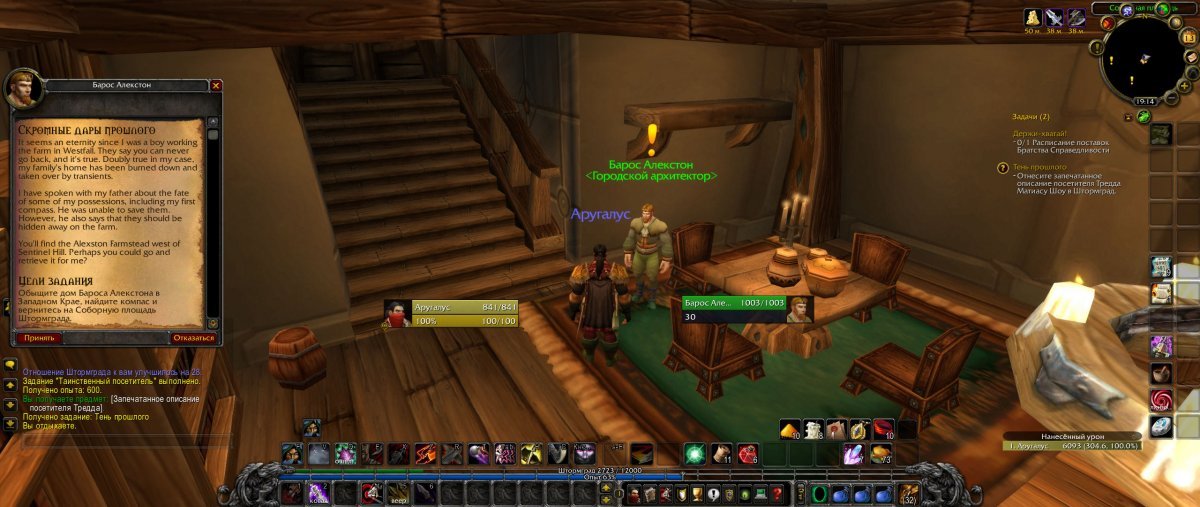The width and height of the screenshot is (1200, 507).
Task: Open the Тень прошлого quest in the tracker
Action: click(1039, 167)
